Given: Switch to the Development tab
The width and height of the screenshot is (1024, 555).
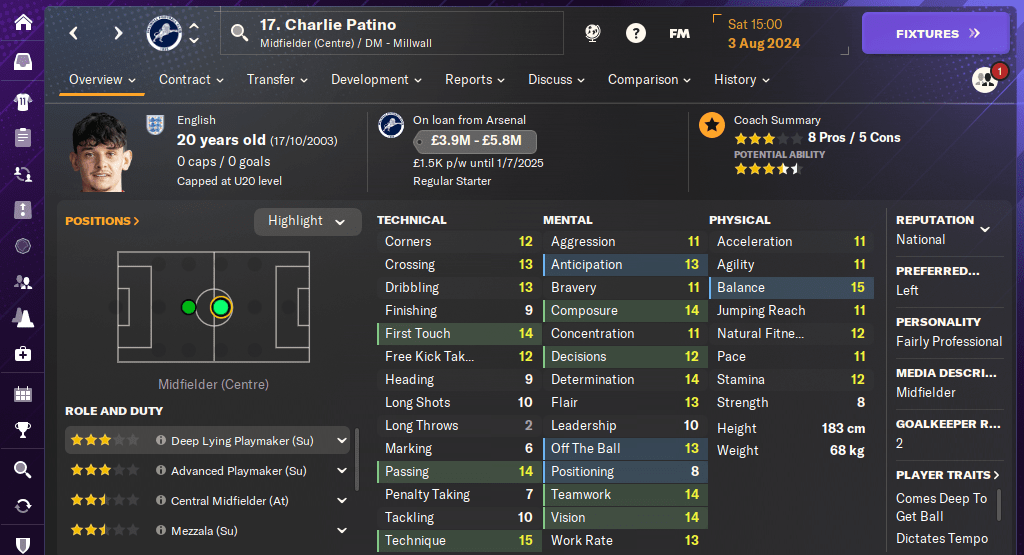Looking at the screenshot, I should click(x=376, y=79).
